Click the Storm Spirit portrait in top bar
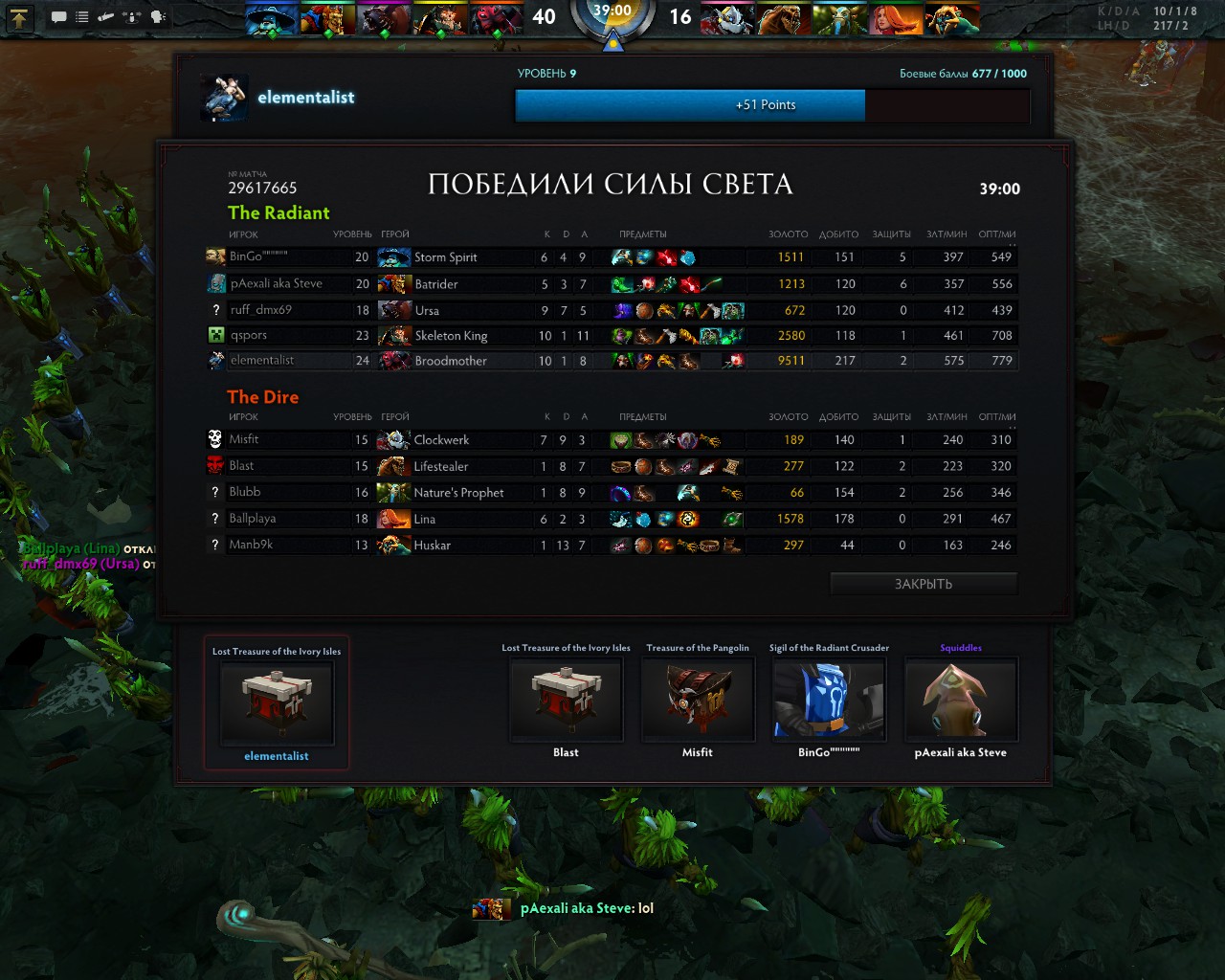This screenshot has width=1225, height=980. click(271, 18)
